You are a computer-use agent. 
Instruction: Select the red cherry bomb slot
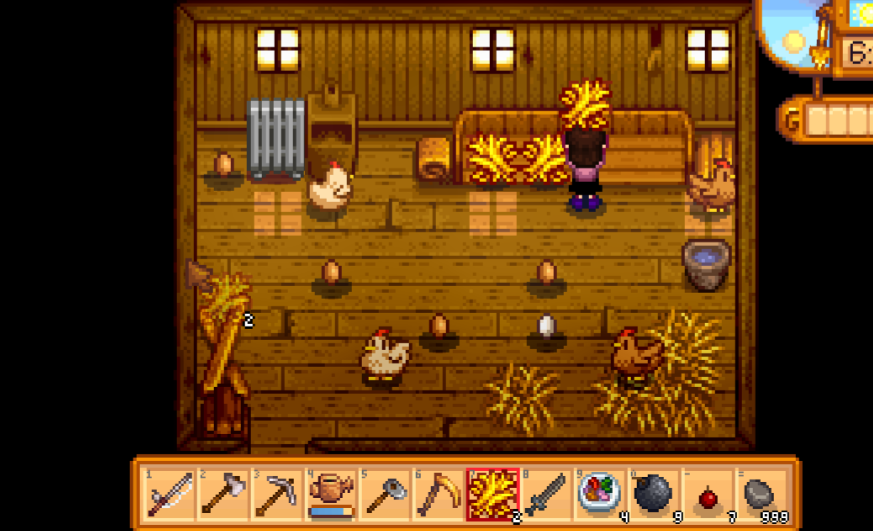coord(707,494)
